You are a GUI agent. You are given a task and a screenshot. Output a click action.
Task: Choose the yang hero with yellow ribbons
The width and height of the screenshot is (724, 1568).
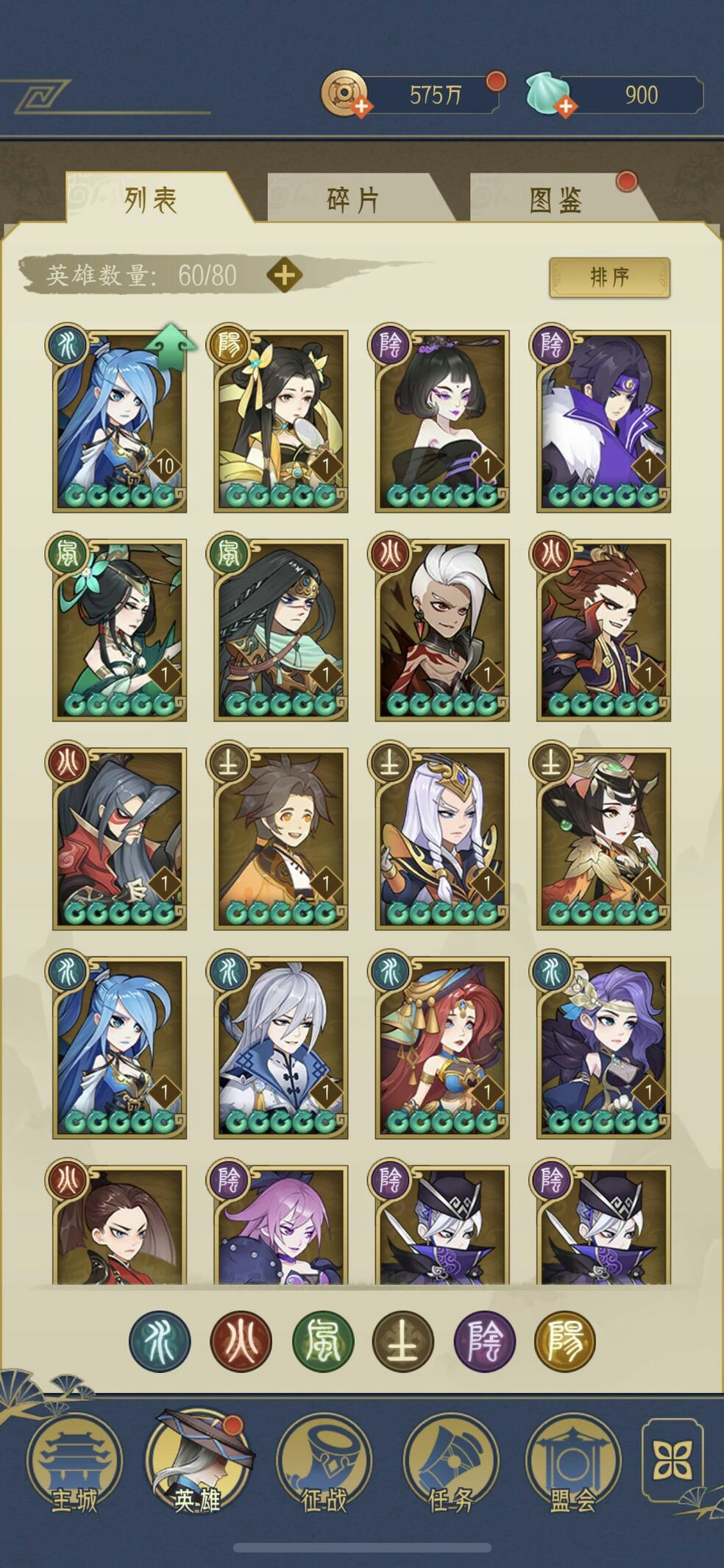pyautogui.click(x=280, y=421)
